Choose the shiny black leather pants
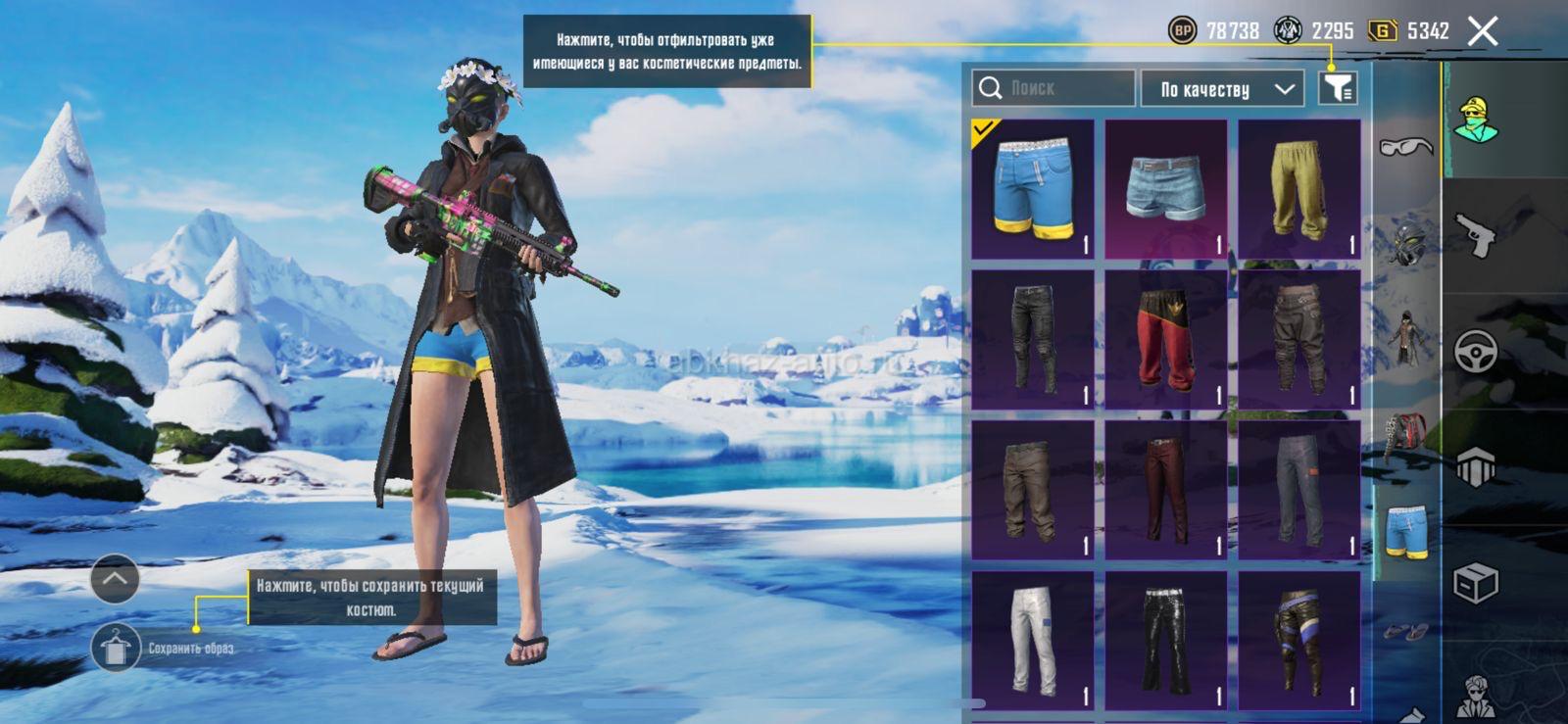The image size is (1568, 724). pos(1165,641)
